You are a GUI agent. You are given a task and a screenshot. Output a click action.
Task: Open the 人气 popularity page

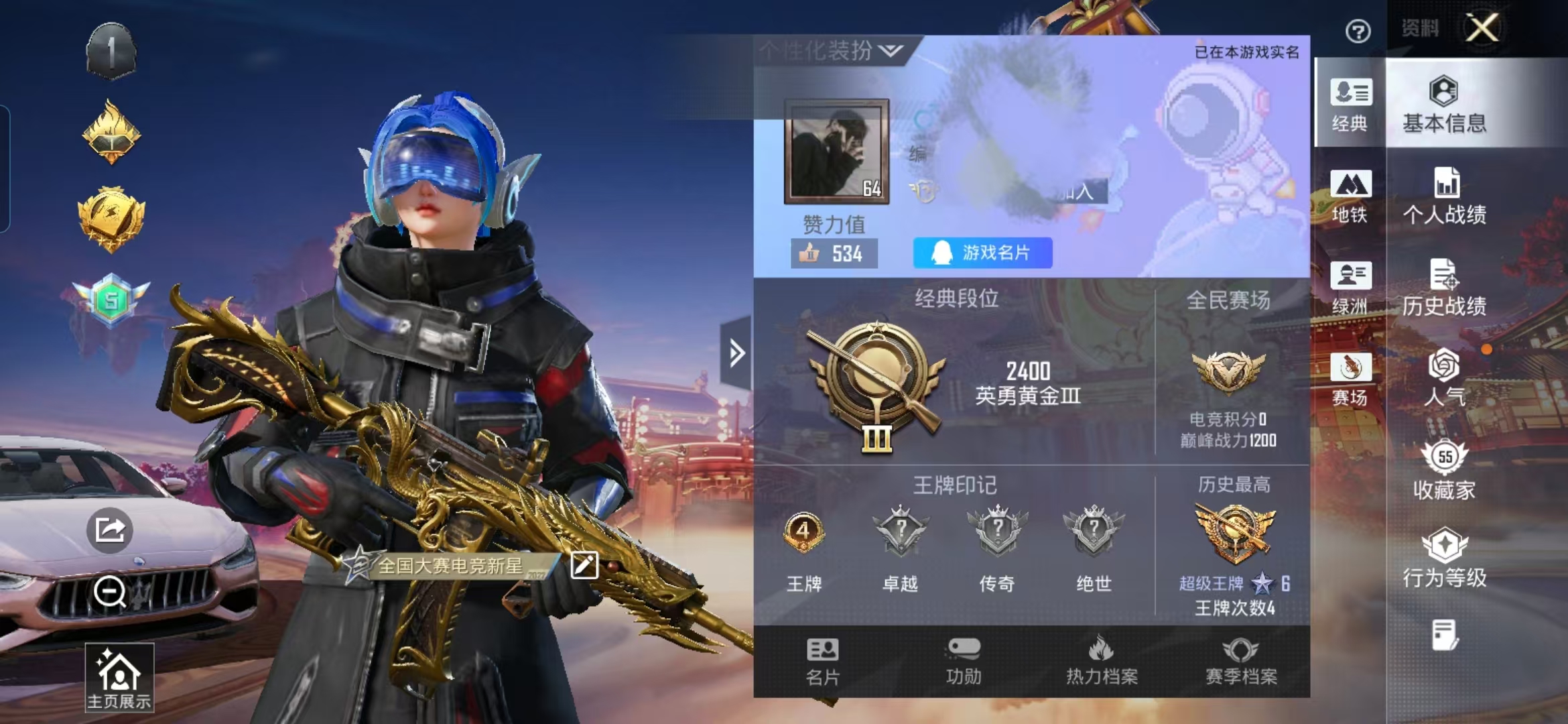click(x=1444, y=378)
